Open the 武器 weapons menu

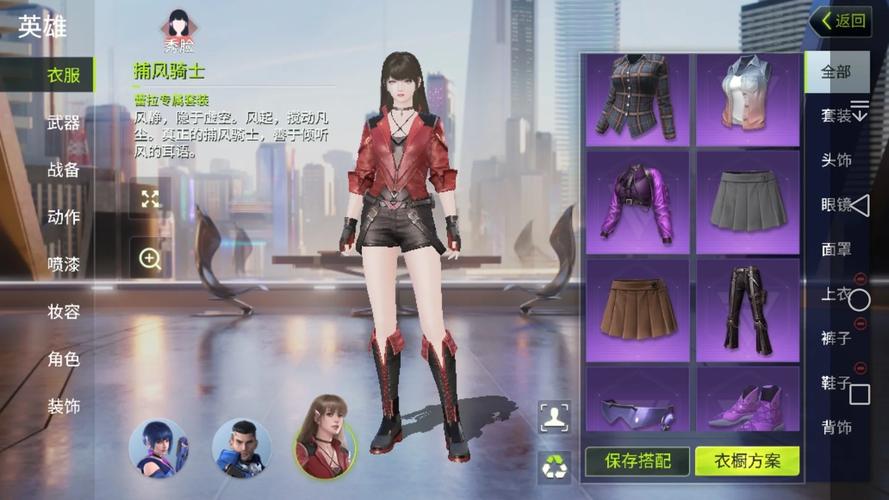[x=63, y=123]
